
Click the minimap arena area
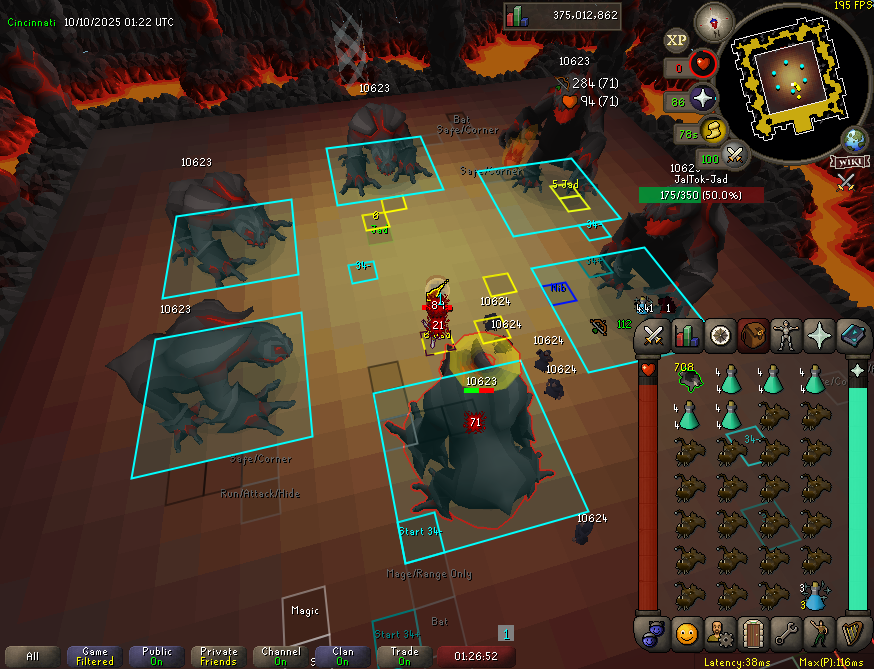tap(789, 73)
